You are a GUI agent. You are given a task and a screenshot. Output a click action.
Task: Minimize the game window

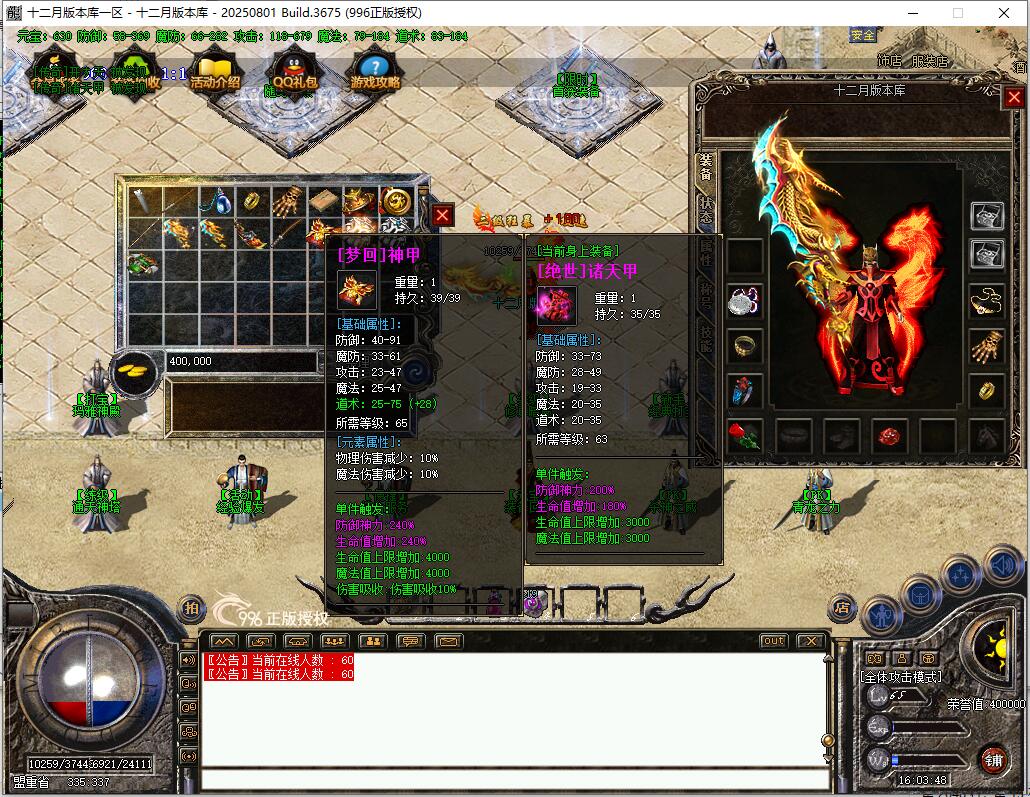tap(912, 12)
